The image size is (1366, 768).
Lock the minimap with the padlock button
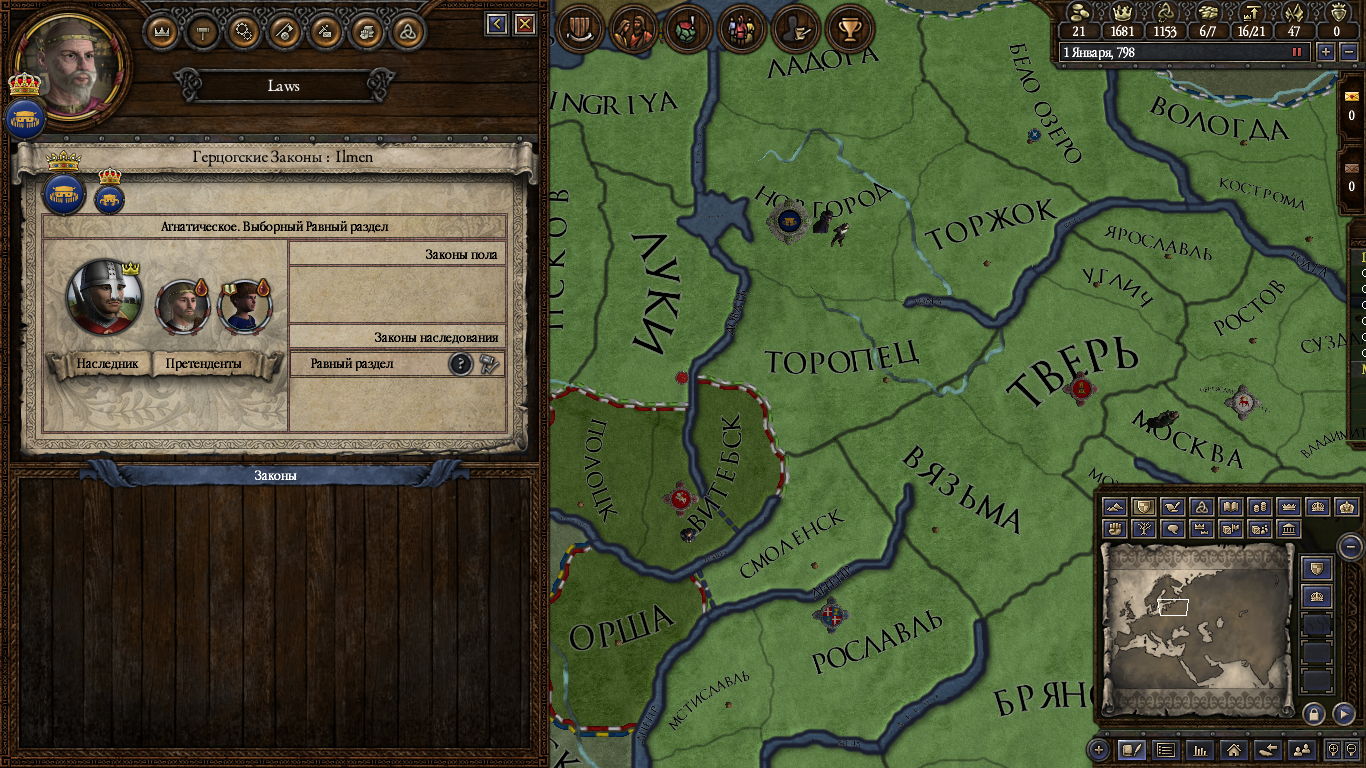[1314, 714]
